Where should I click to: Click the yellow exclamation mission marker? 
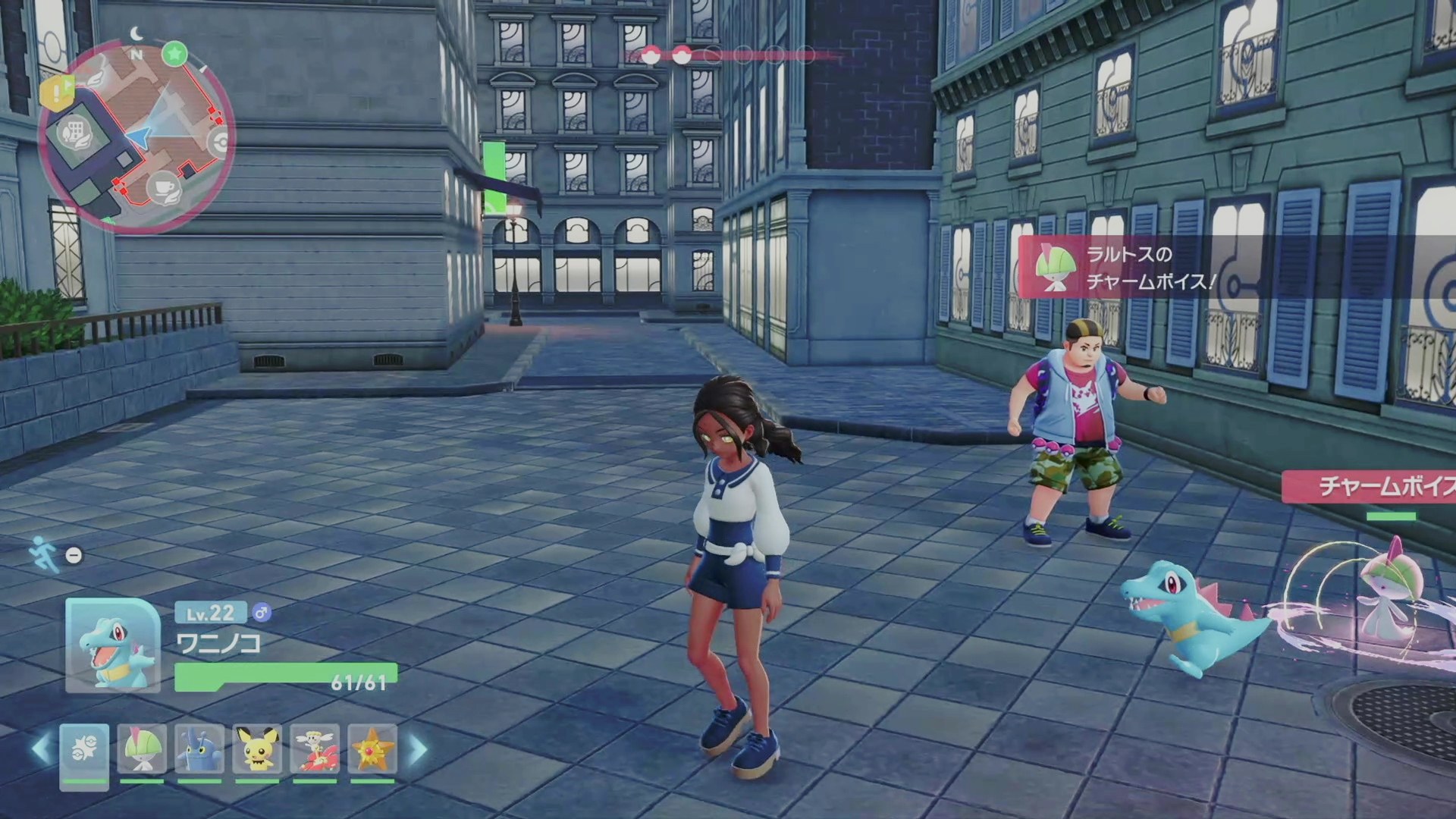point(55,93)
